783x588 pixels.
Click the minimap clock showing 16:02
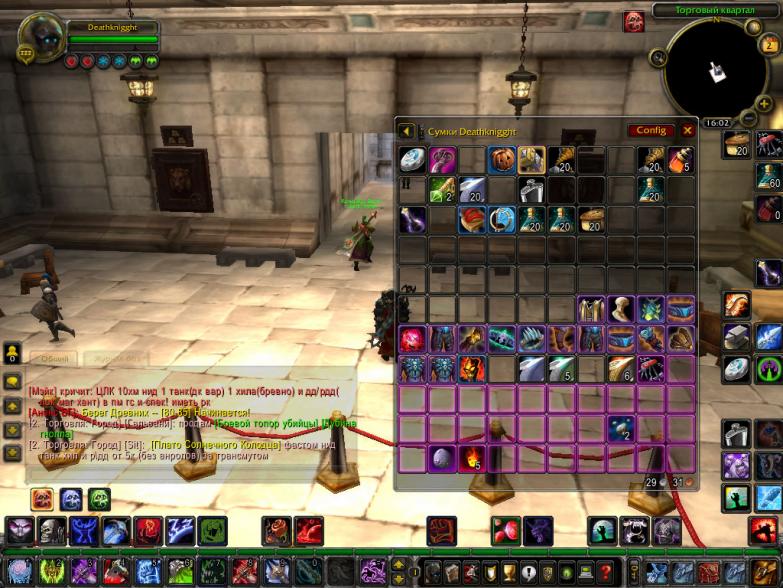tap(717, 123)
